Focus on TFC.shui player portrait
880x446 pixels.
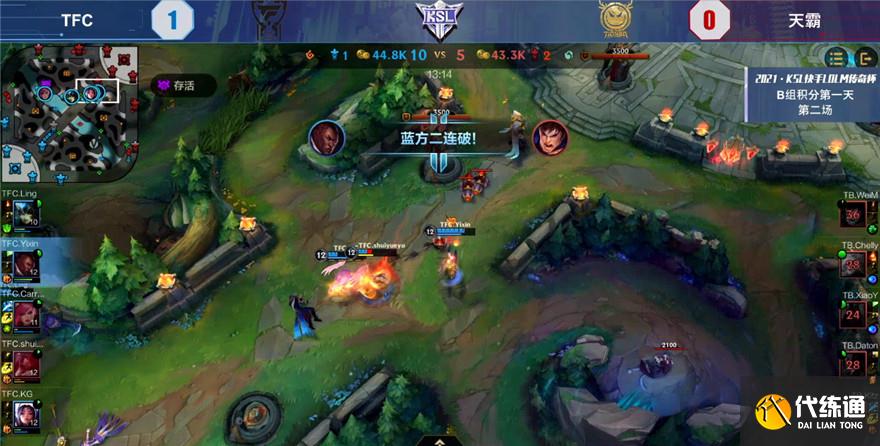(24, 364)
